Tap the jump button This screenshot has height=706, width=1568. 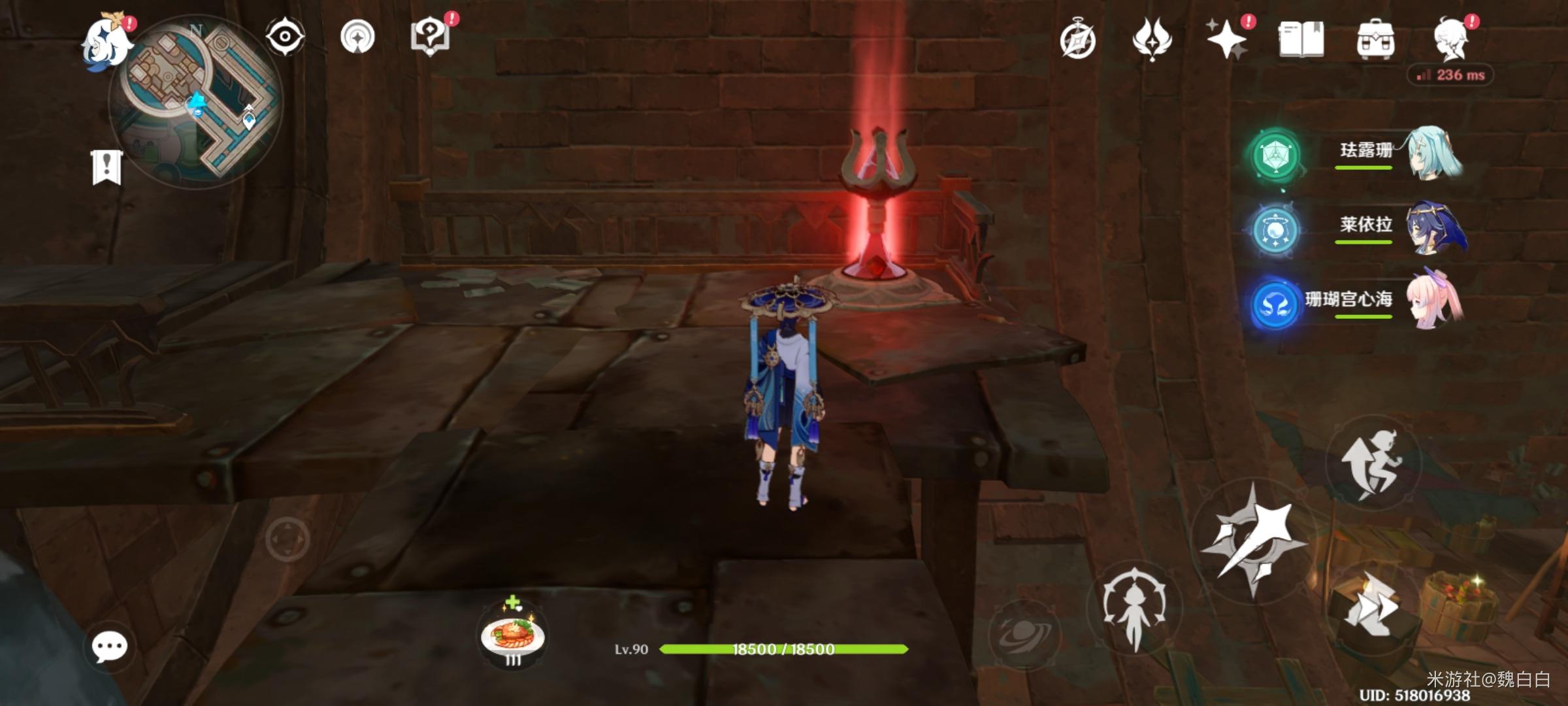(1373, 463)
